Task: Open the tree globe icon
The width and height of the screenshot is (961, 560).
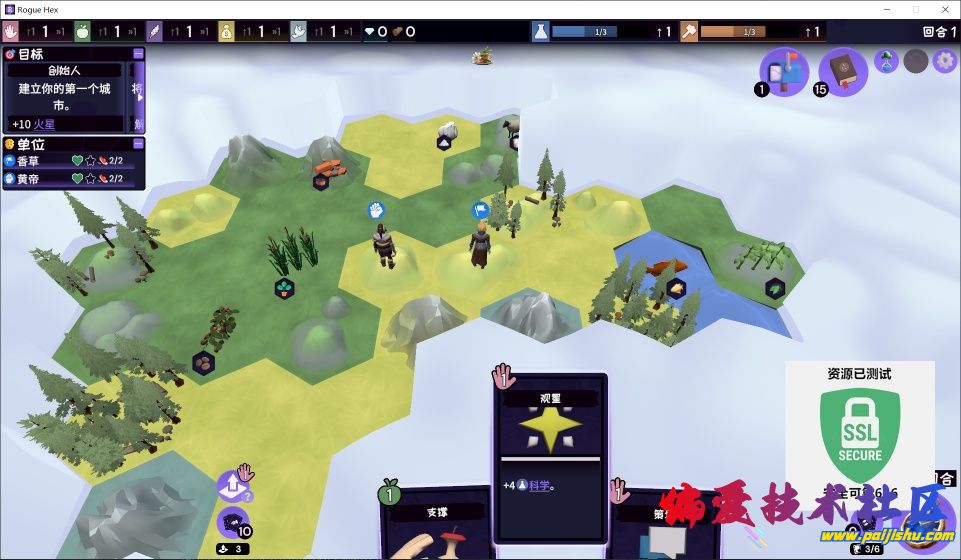Action: tap(886, 61)
